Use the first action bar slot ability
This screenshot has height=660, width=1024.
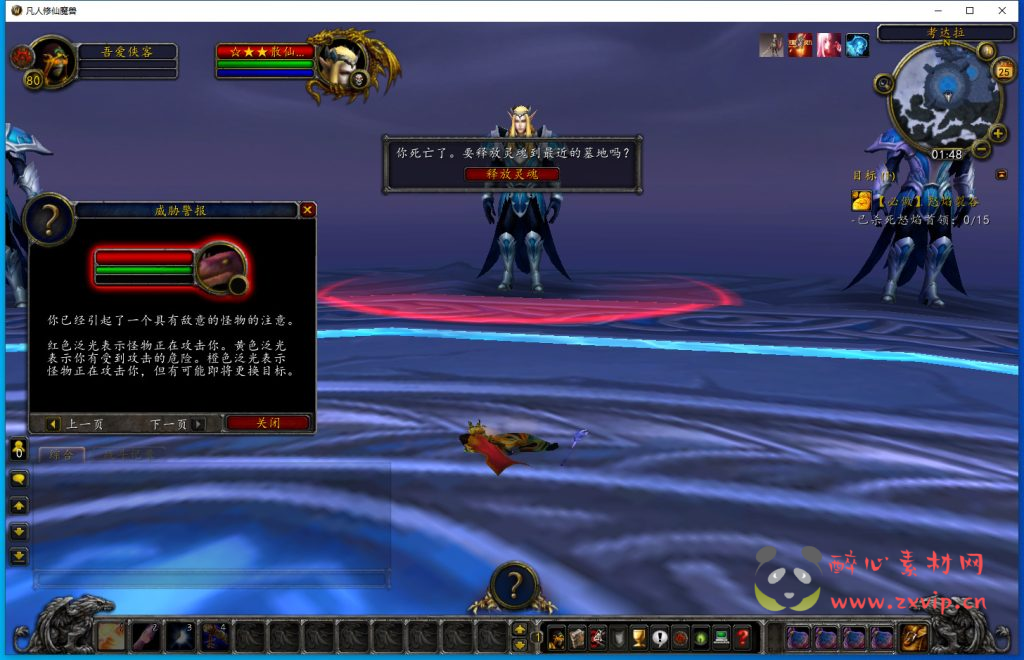[x=112, y=637]
